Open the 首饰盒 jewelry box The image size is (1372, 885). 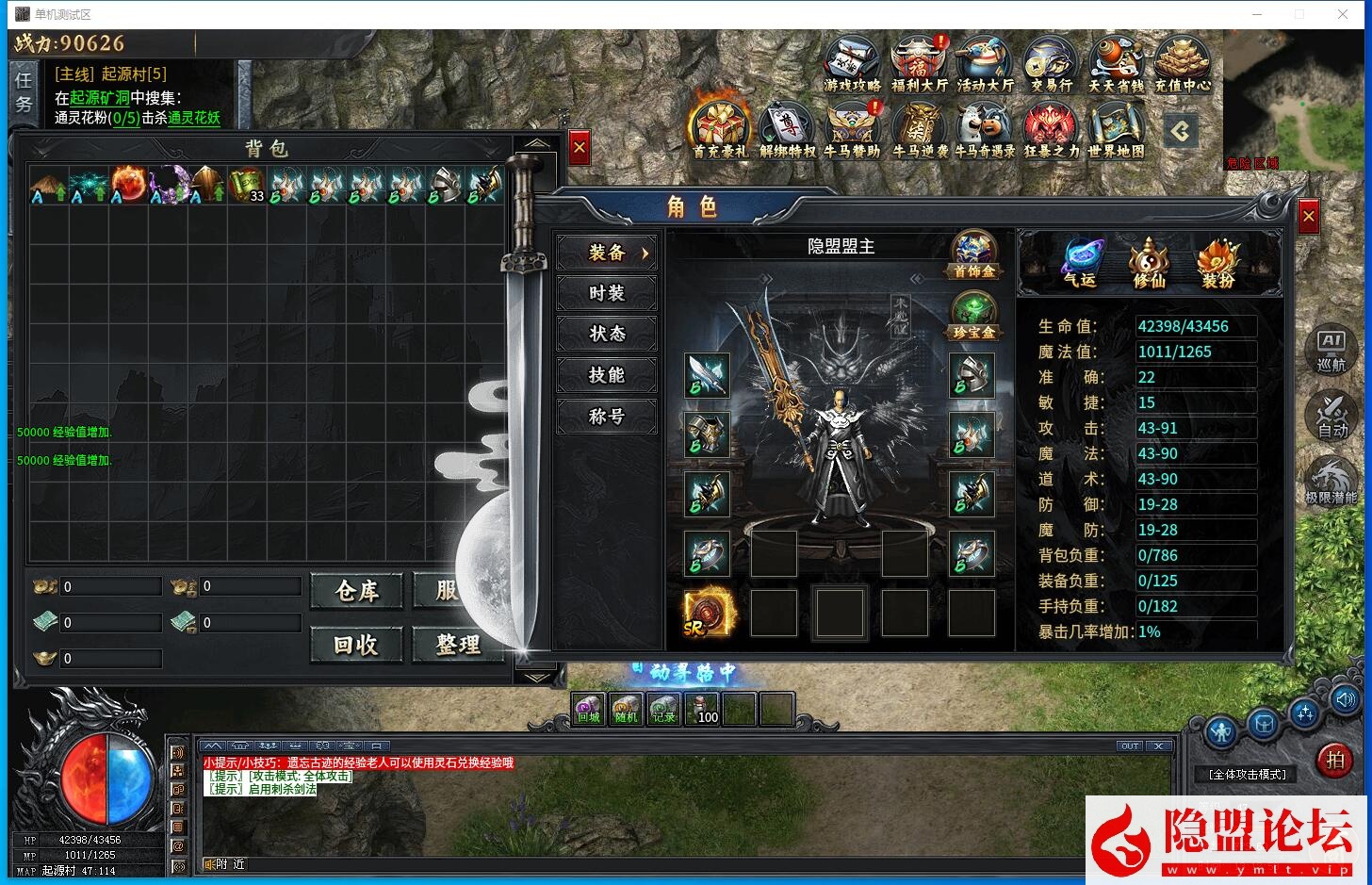coord(973,254)
